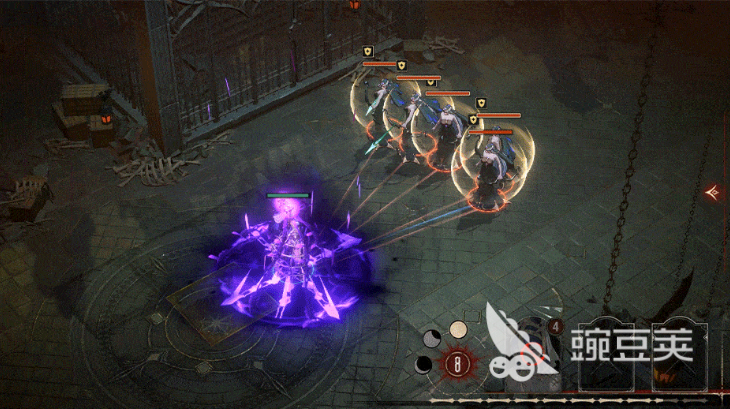Image resolution: width=730 pixels, height=409 pixels.
Task: Click the red spiked sun icon showing 8
Action: tap(458, 364)
